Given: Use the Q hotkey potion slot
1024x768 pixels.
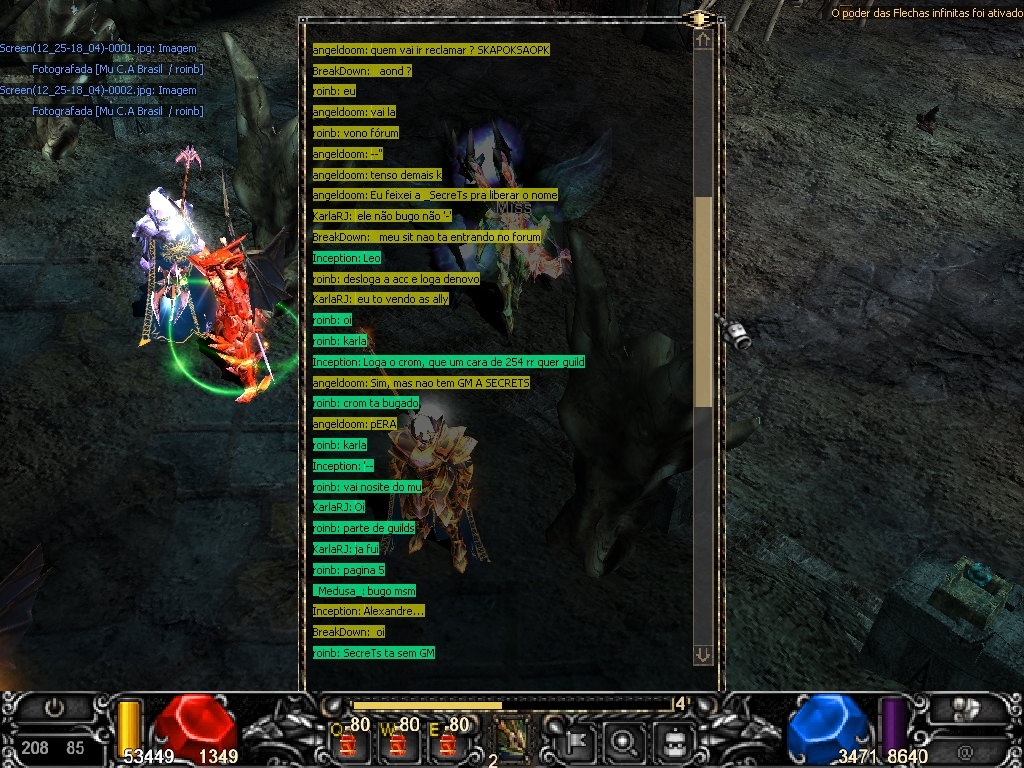Looking at the screenshot, I should click(x=348, y=741).
